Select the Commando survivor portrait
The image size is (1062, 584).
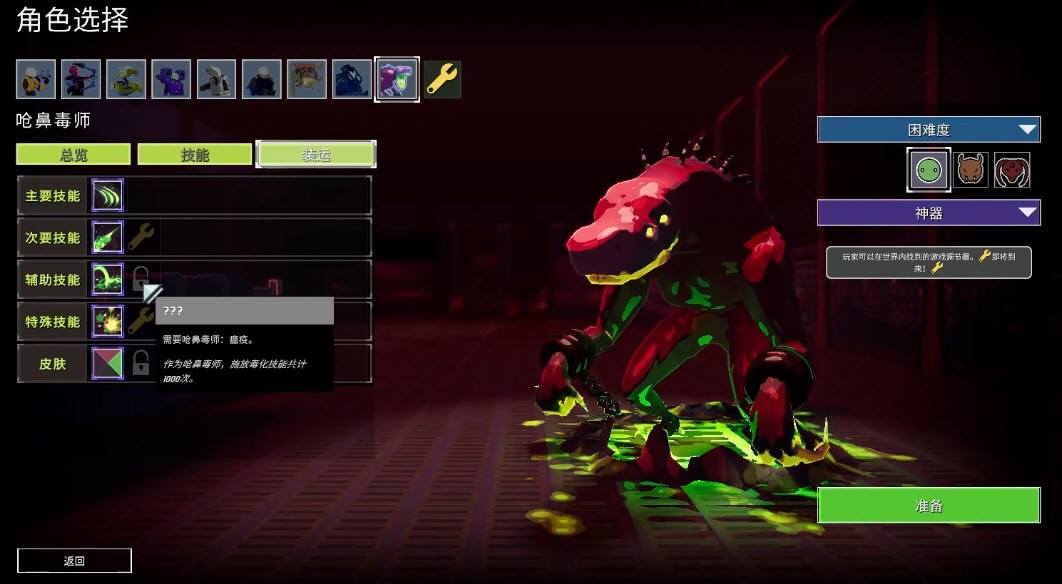point(35,79)
